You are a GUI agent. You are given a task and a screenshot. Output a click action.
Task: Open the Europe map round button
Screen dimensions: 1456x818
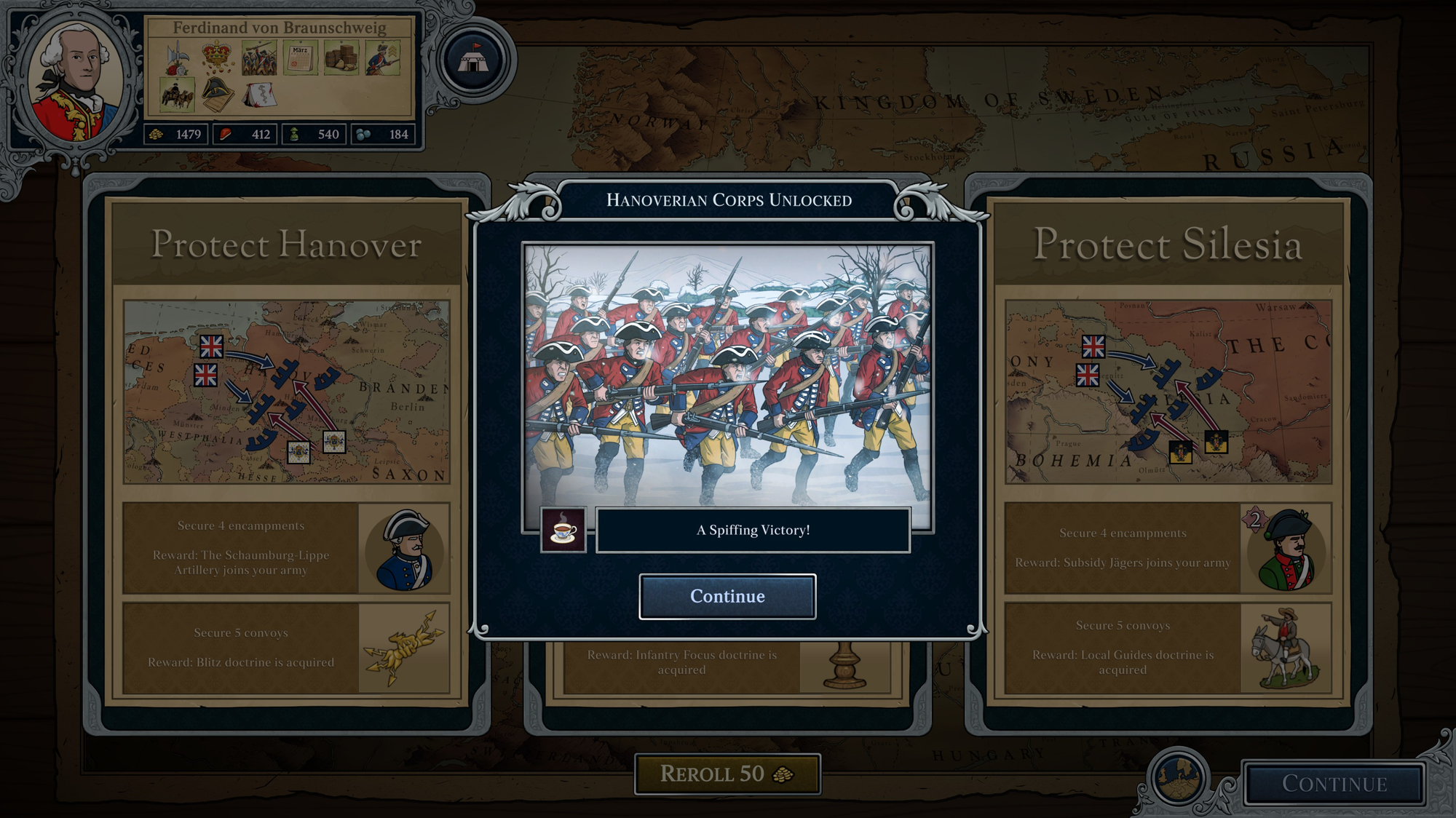[1178, 778]
